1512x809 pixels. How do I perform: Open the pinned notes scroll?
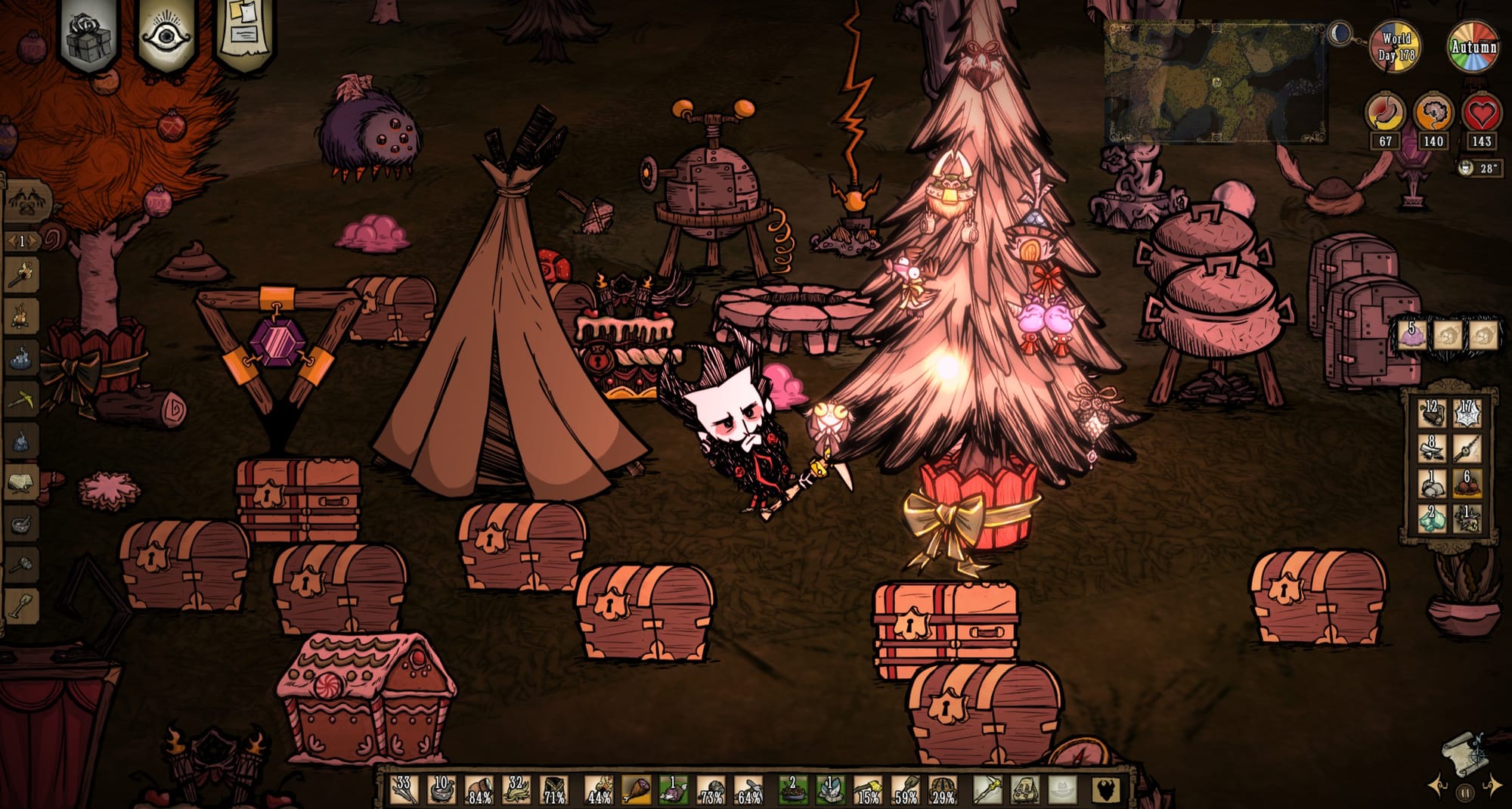pyautogui.click(x=243, y=34)
